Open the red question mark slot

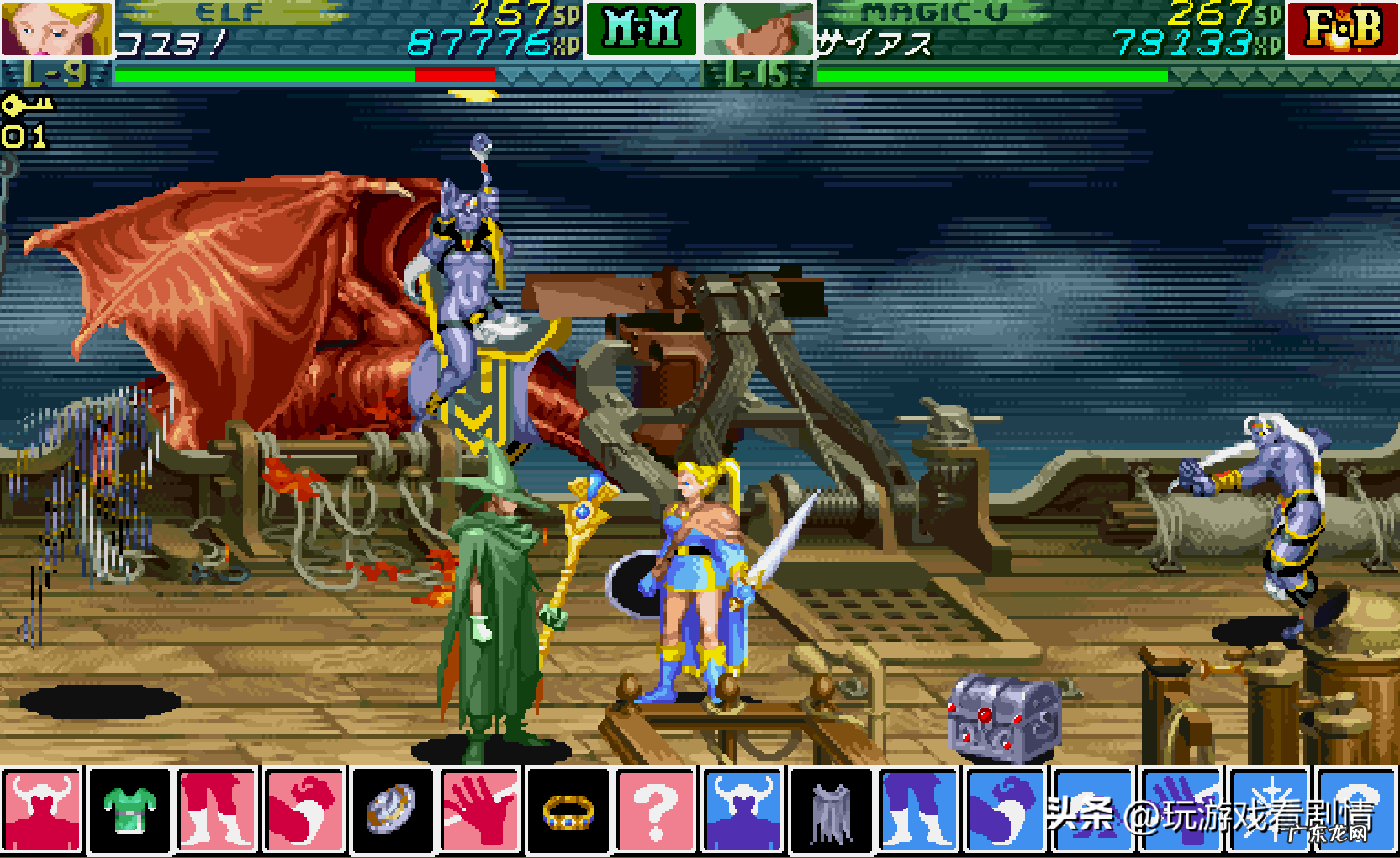[655, 810]
